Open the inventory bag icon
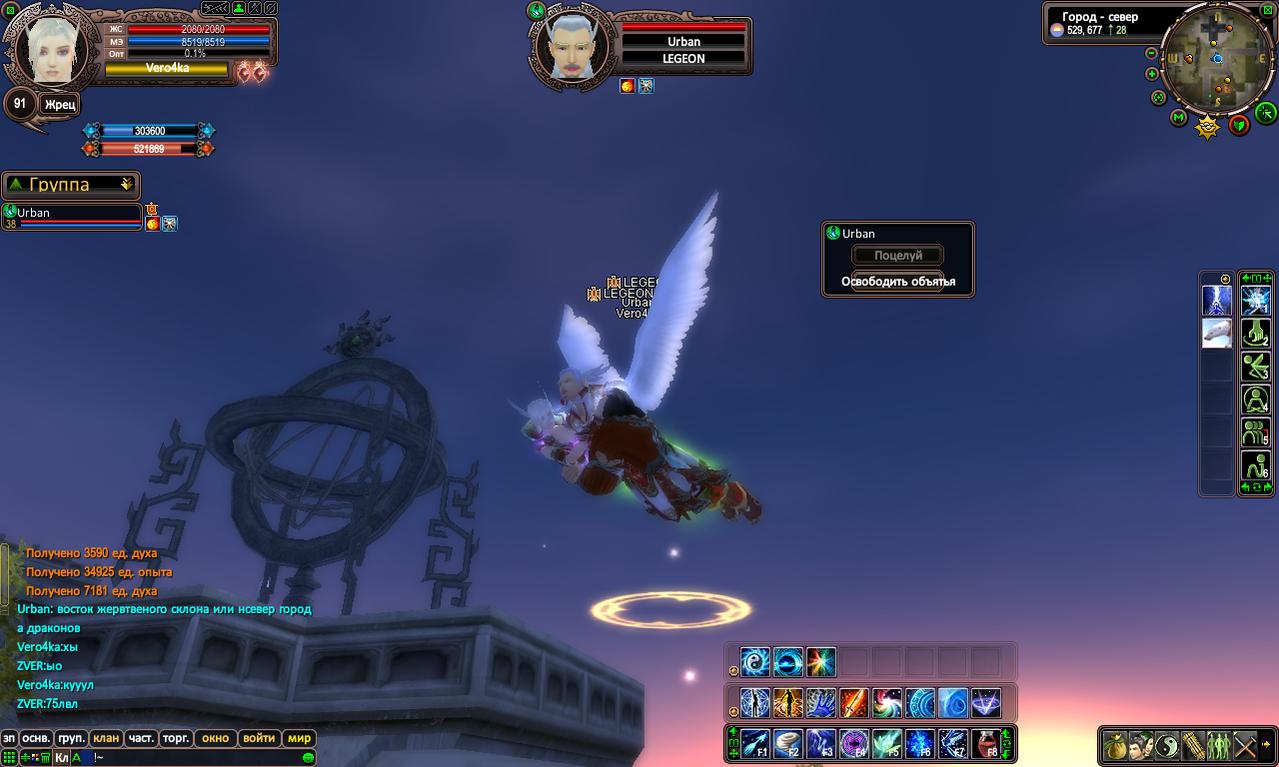The width and height of the screenshot is (1279, 767). pos(1115,745)
